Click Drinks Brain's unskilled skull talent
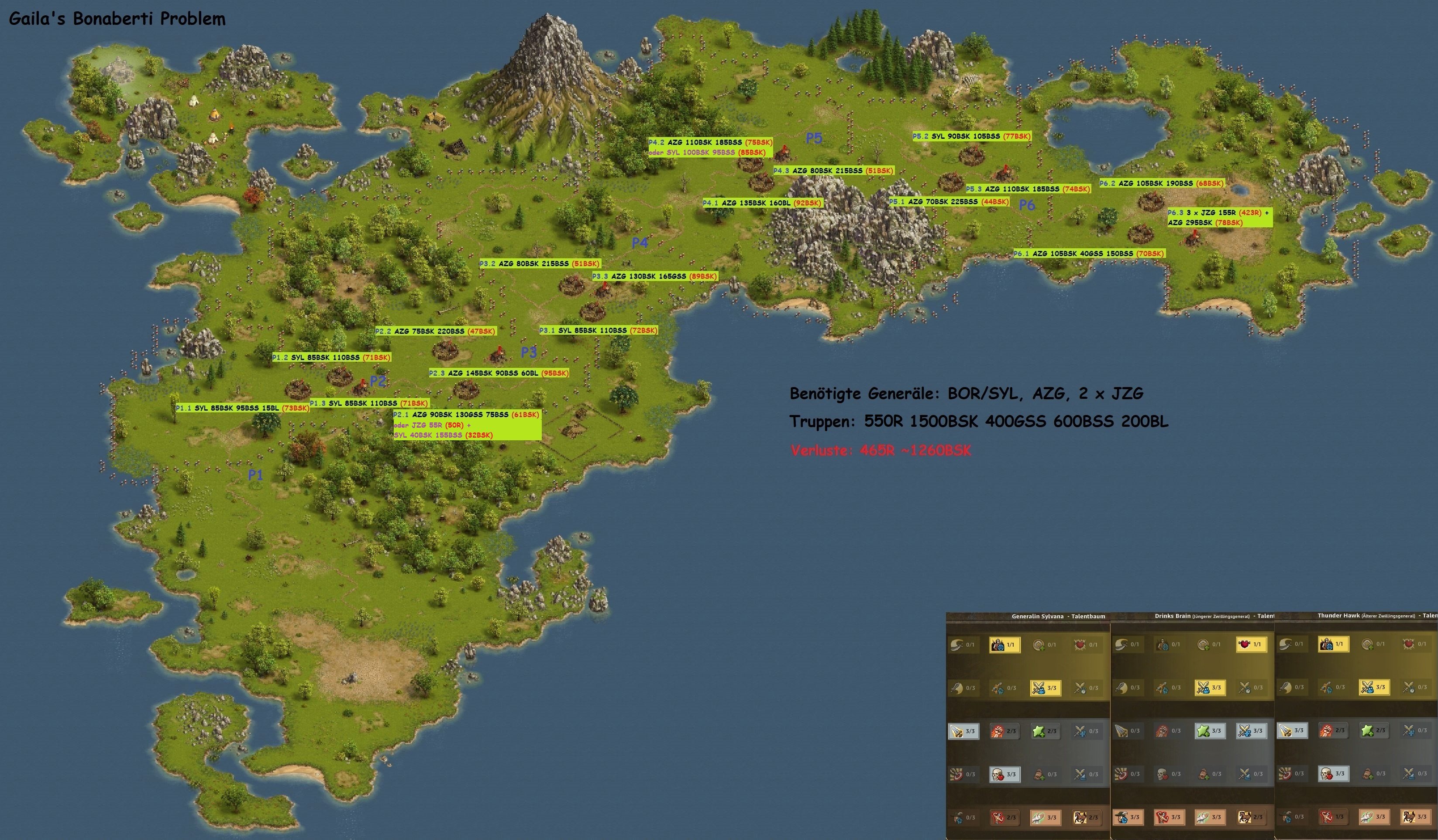Image resolution: width=1438 pixels, height=840 pixels. pyautogui.click(x=1168, y=774)
